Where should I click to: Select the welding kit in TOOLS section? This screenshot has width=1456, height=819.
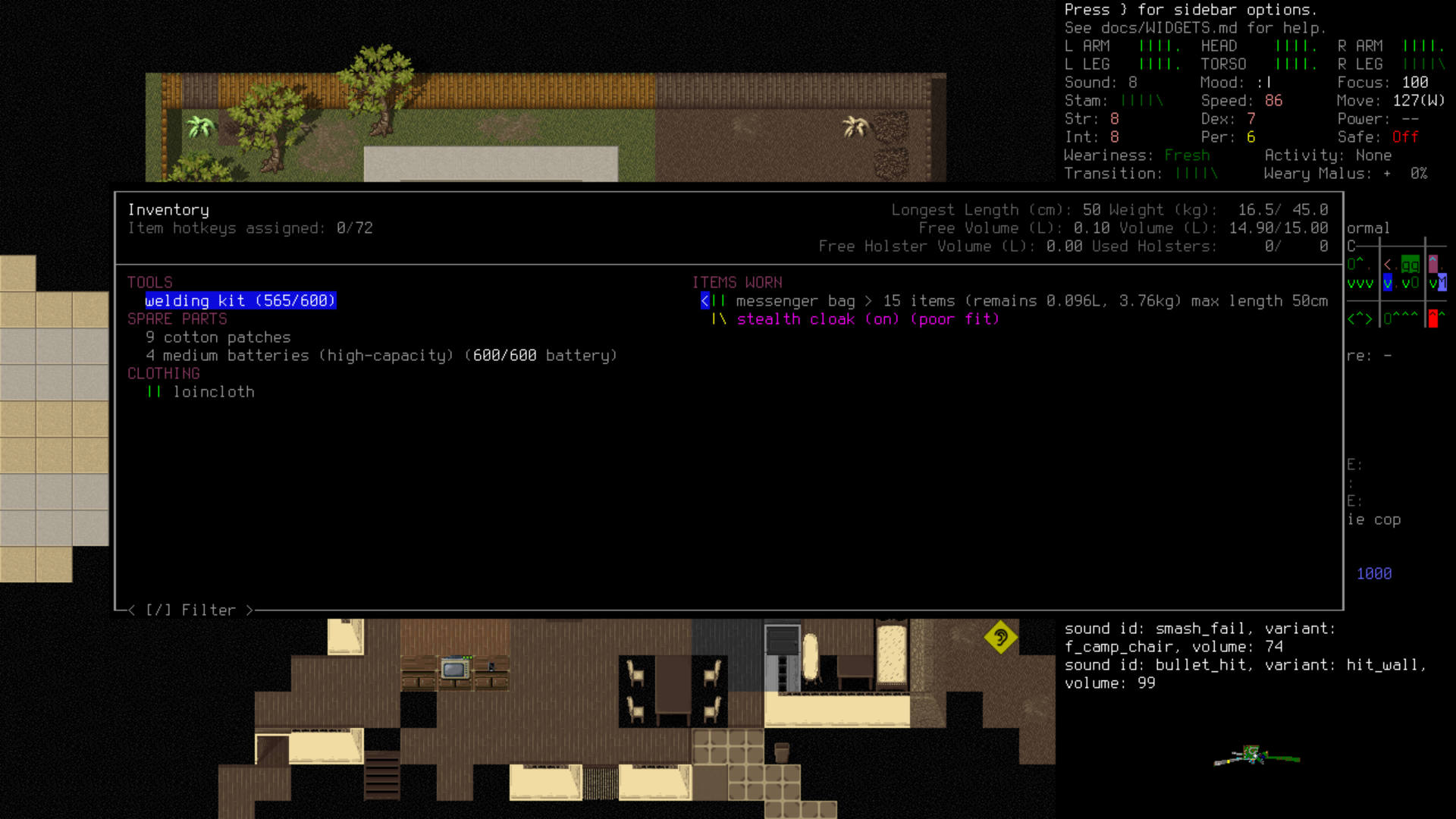(x=240, y=300)
